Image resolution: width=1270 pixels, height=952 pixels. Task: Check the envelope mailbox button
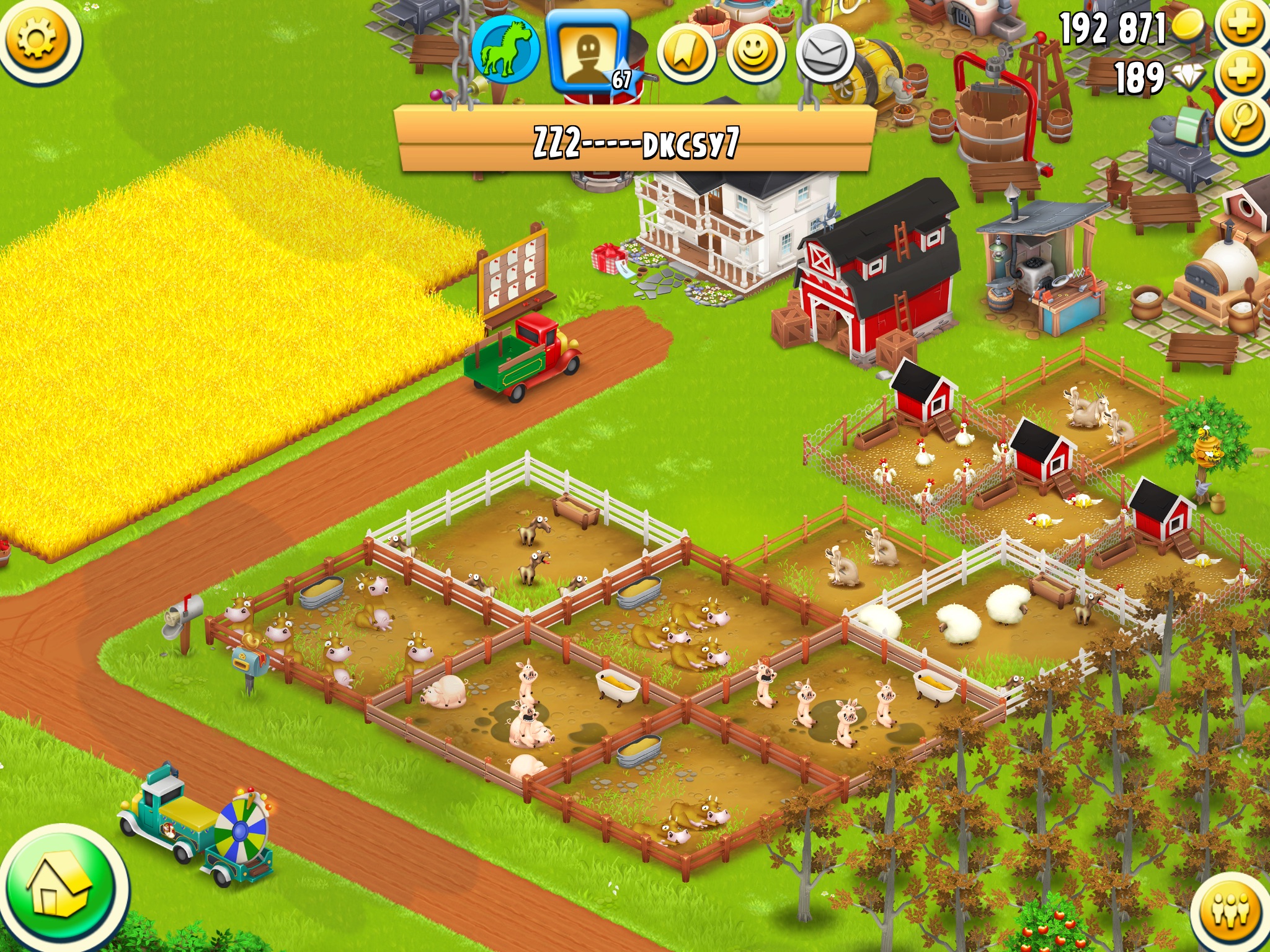(x=825, y=55)
